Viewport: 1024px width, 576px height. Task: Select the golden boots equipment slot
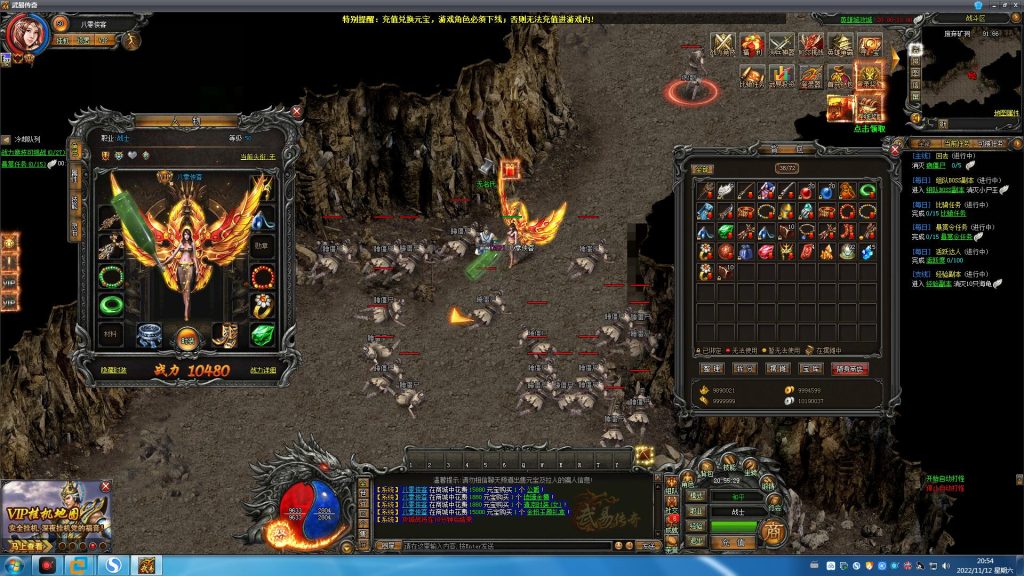point(225,336)
